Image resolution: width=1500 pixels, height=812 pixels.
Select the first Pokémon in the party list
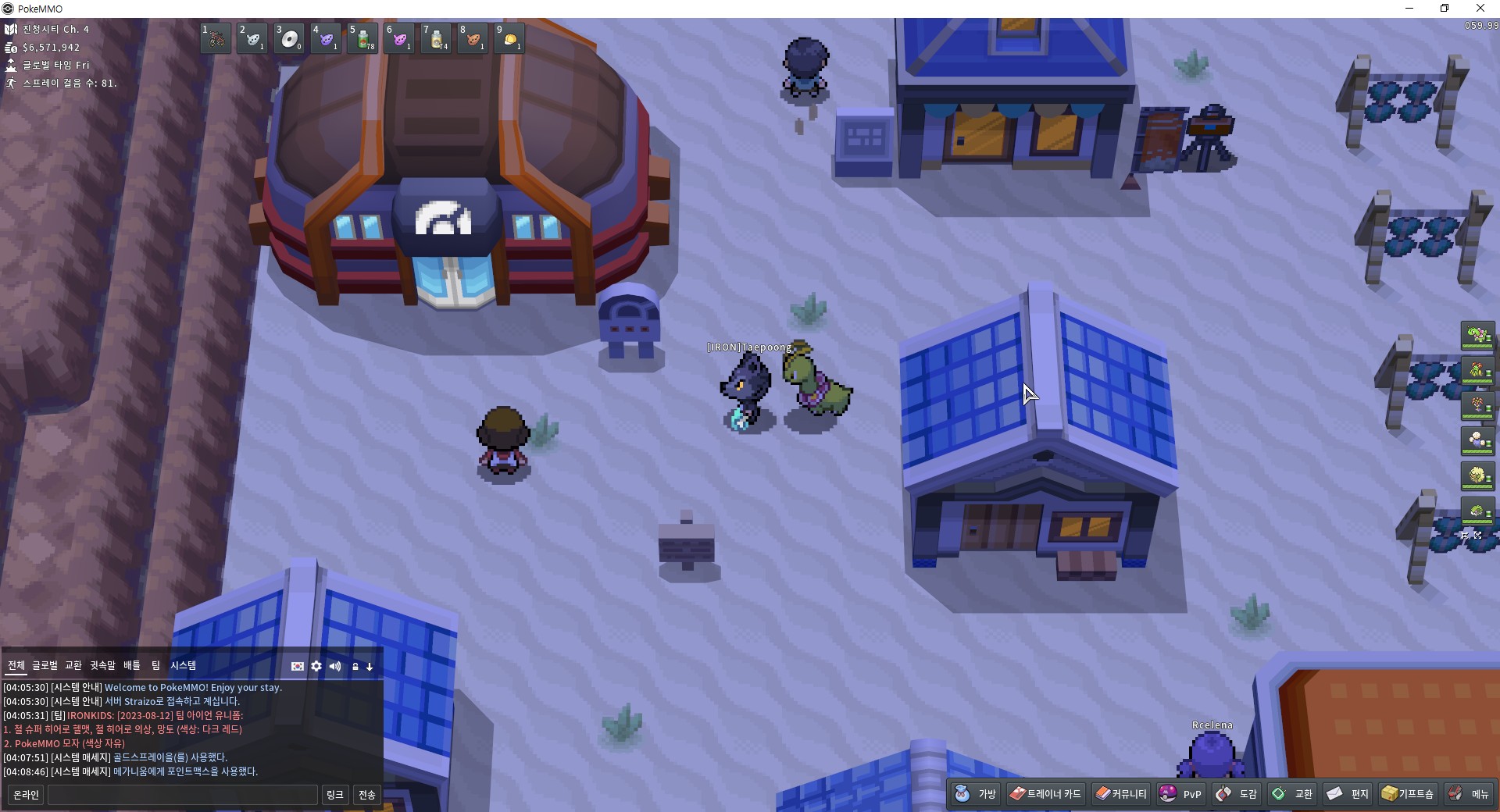click(1477, 336)
